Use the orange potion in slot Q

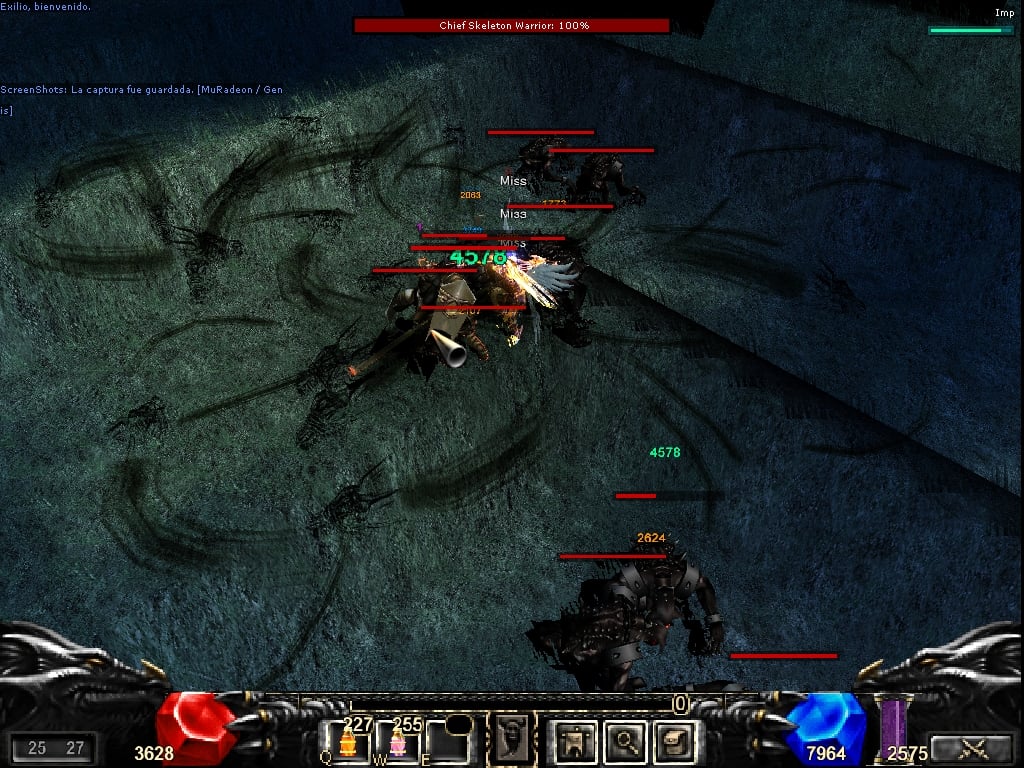(347, 742)
